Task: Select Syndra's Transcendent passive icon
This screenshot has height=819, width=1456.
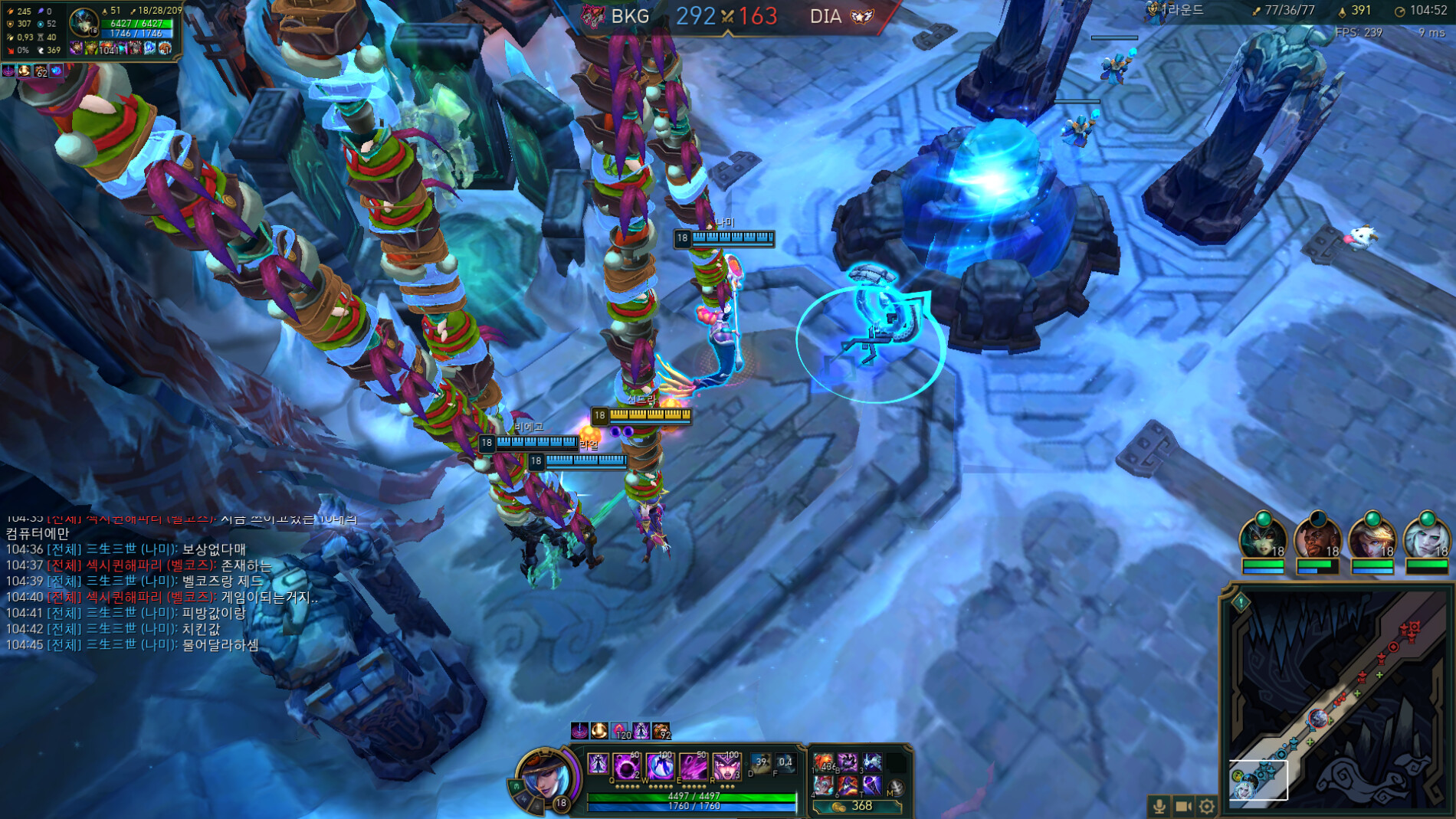Action: click(x=598, y=764)
